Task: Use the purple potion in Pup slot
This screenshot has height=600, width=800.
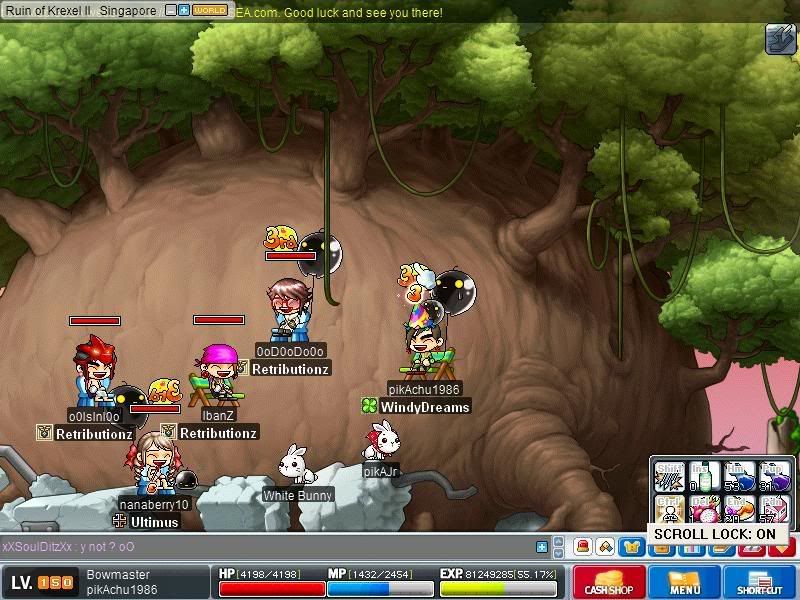Action: click(775, 477)
